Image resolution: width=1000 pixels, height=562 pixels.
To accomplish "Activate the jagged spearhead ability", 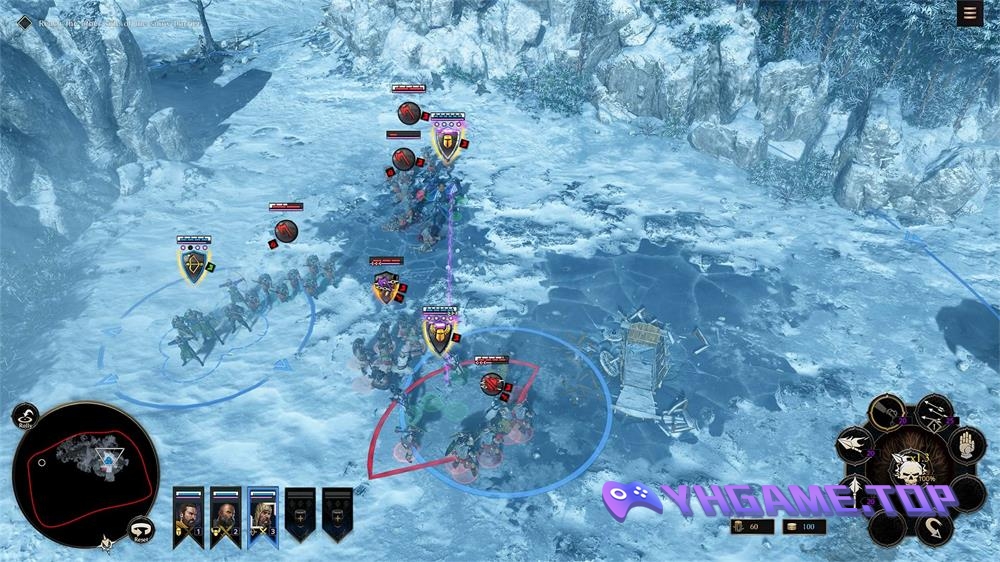I will point(853,444).
